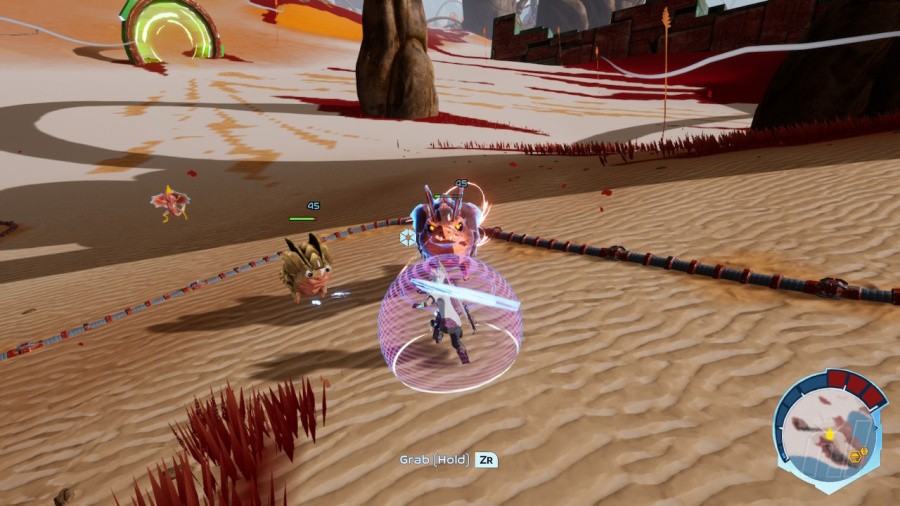Image resolution: width=900 pixels, height=506 pixels.
Task: Select the yellow hexagon marker on the minimap
Action: tap(857, 455)
